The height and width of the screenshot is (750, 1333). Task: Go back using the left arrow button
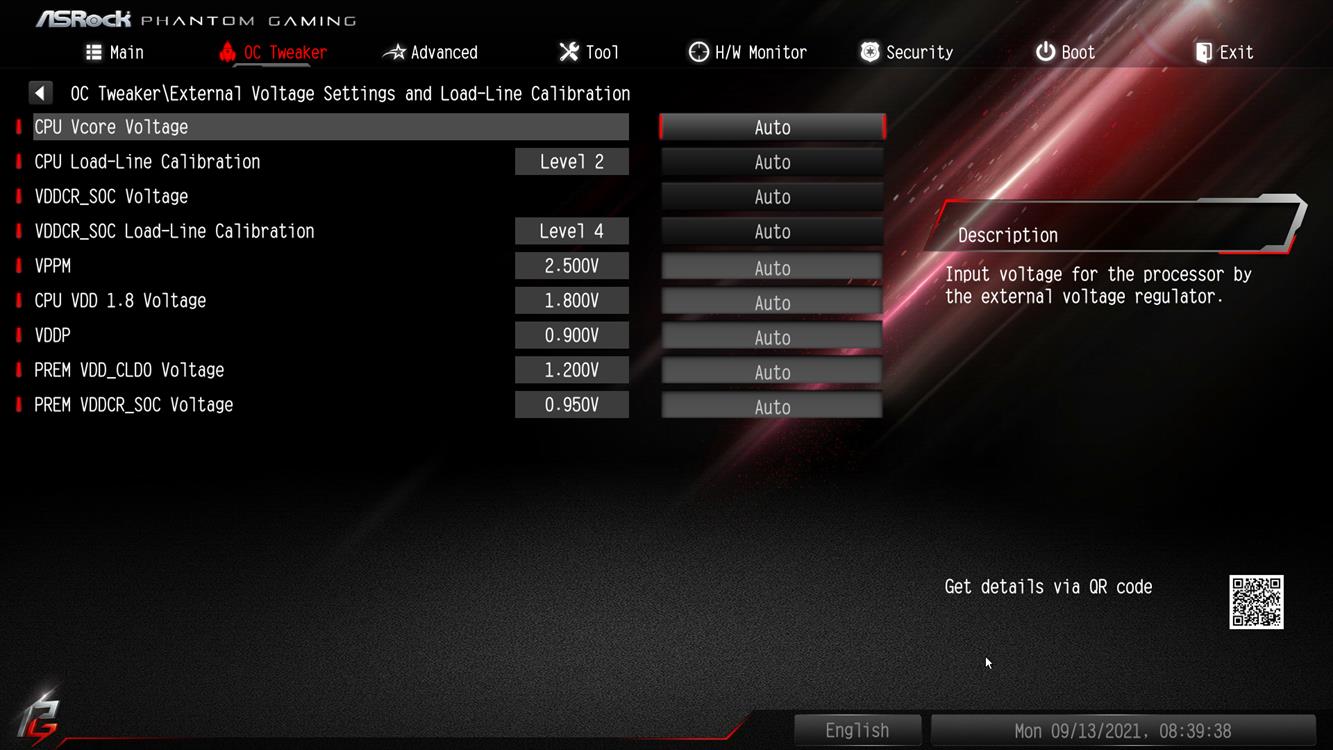(40, 93)
